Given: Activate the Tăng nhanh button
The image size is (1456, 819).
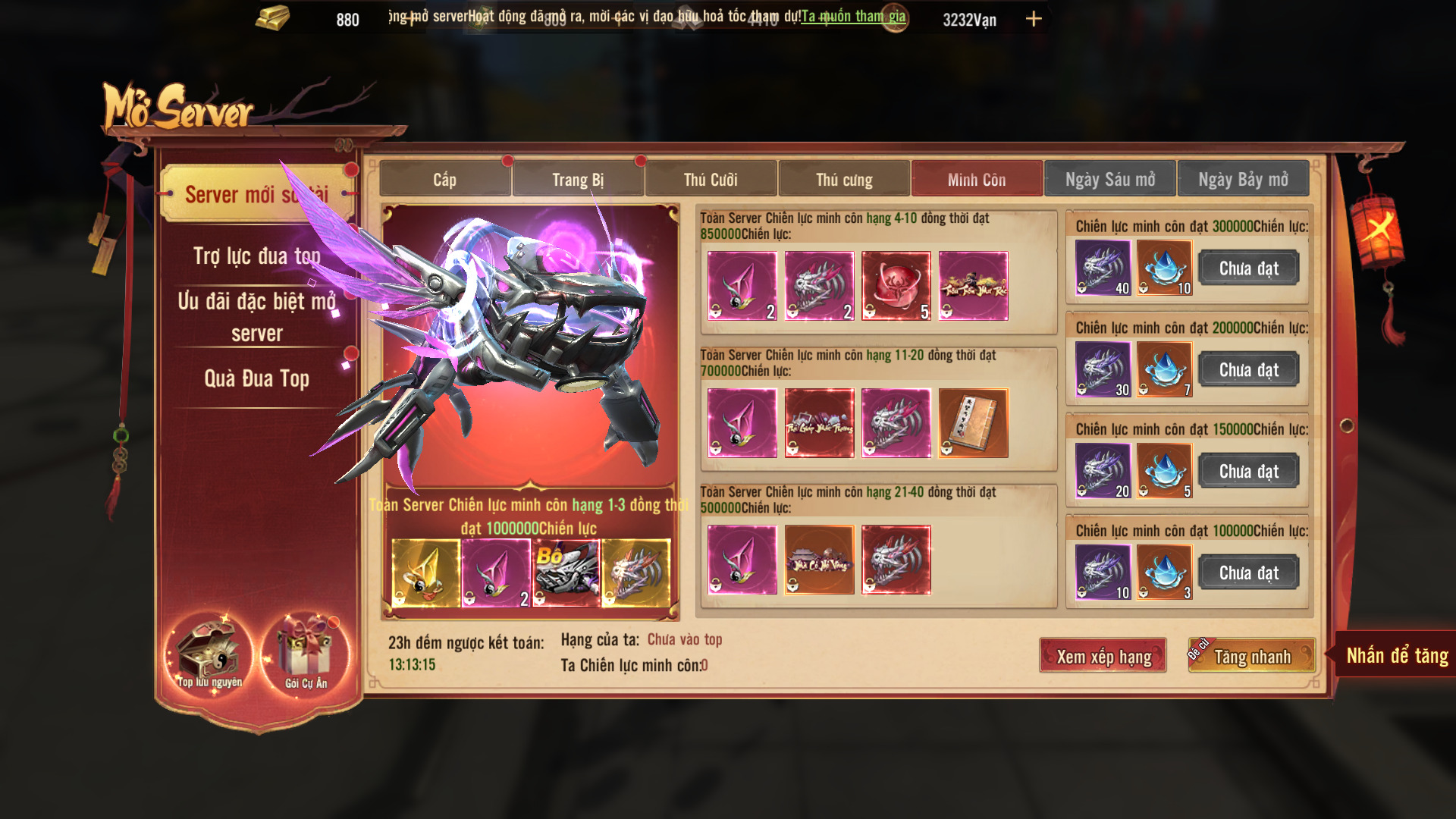Looking at the screenshot, I should point(1252,656).
